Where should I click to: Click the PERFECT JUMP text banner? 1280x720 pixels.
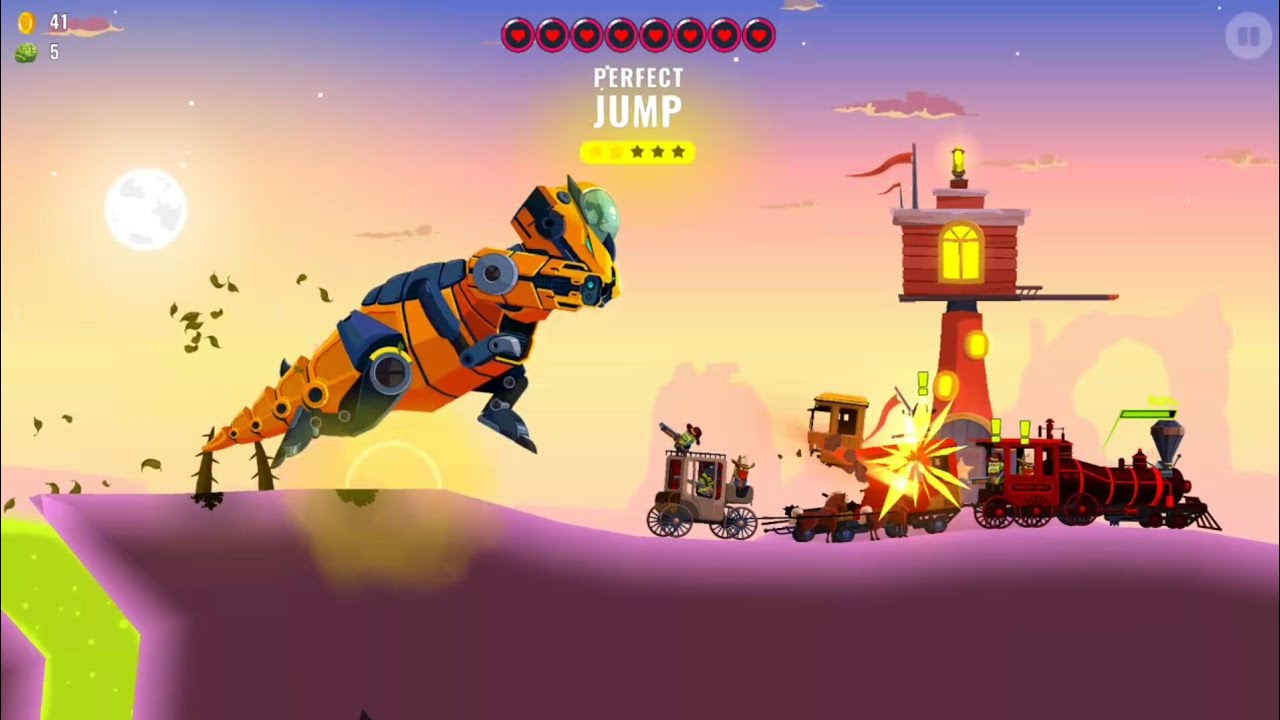point(638,95)
